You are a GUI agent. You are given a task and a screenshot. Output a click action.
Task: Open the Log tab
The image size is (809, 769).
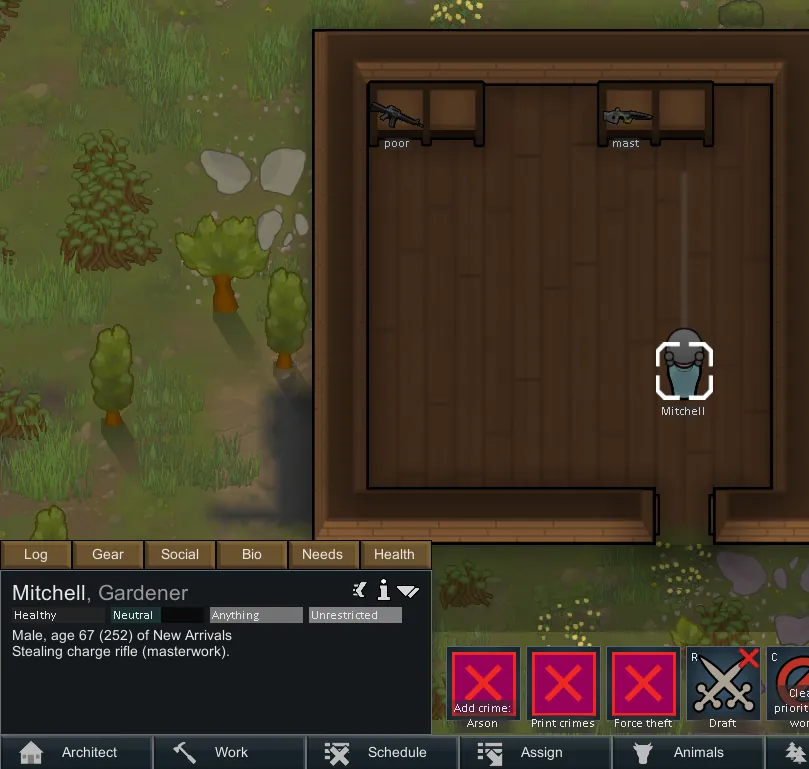point(36,554)
